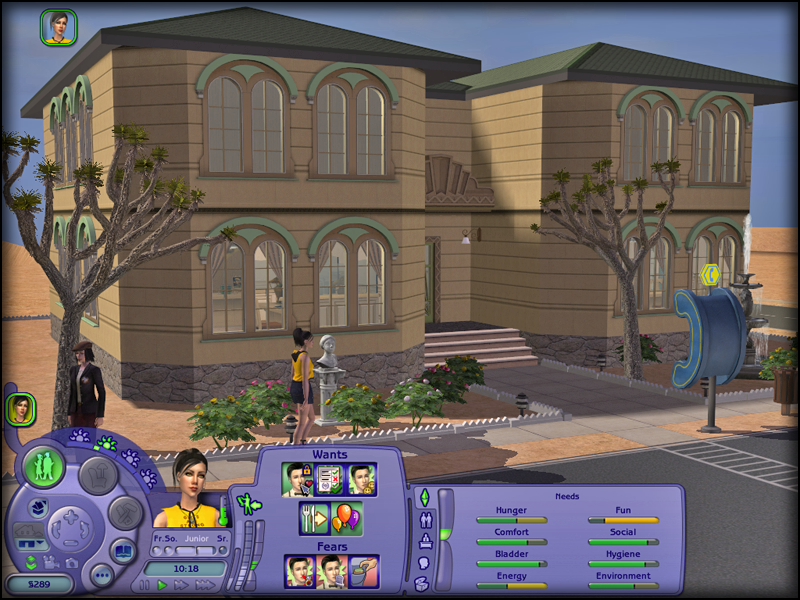Select the trash can fear icon
The image size is (800, 600).
click(x=363, y=571)
